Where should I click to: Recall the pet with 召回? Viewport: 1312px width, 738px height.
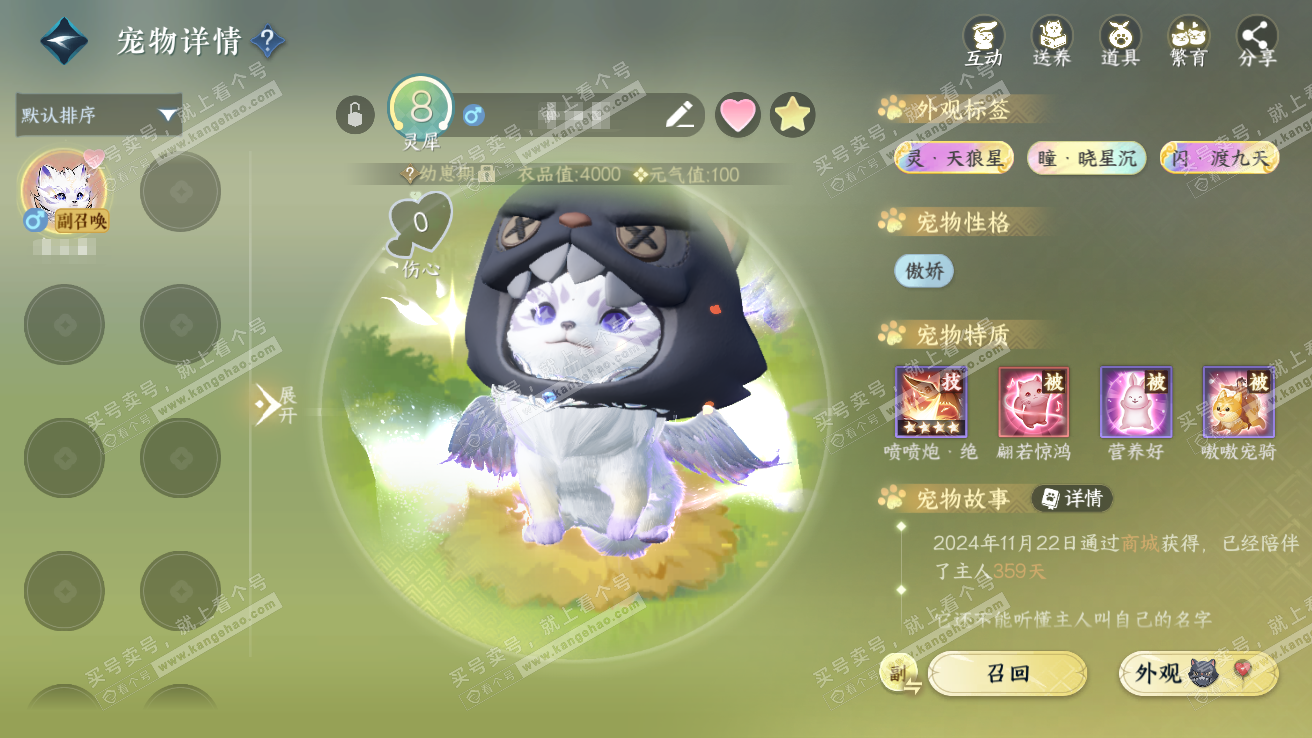tap(1007, 674)
